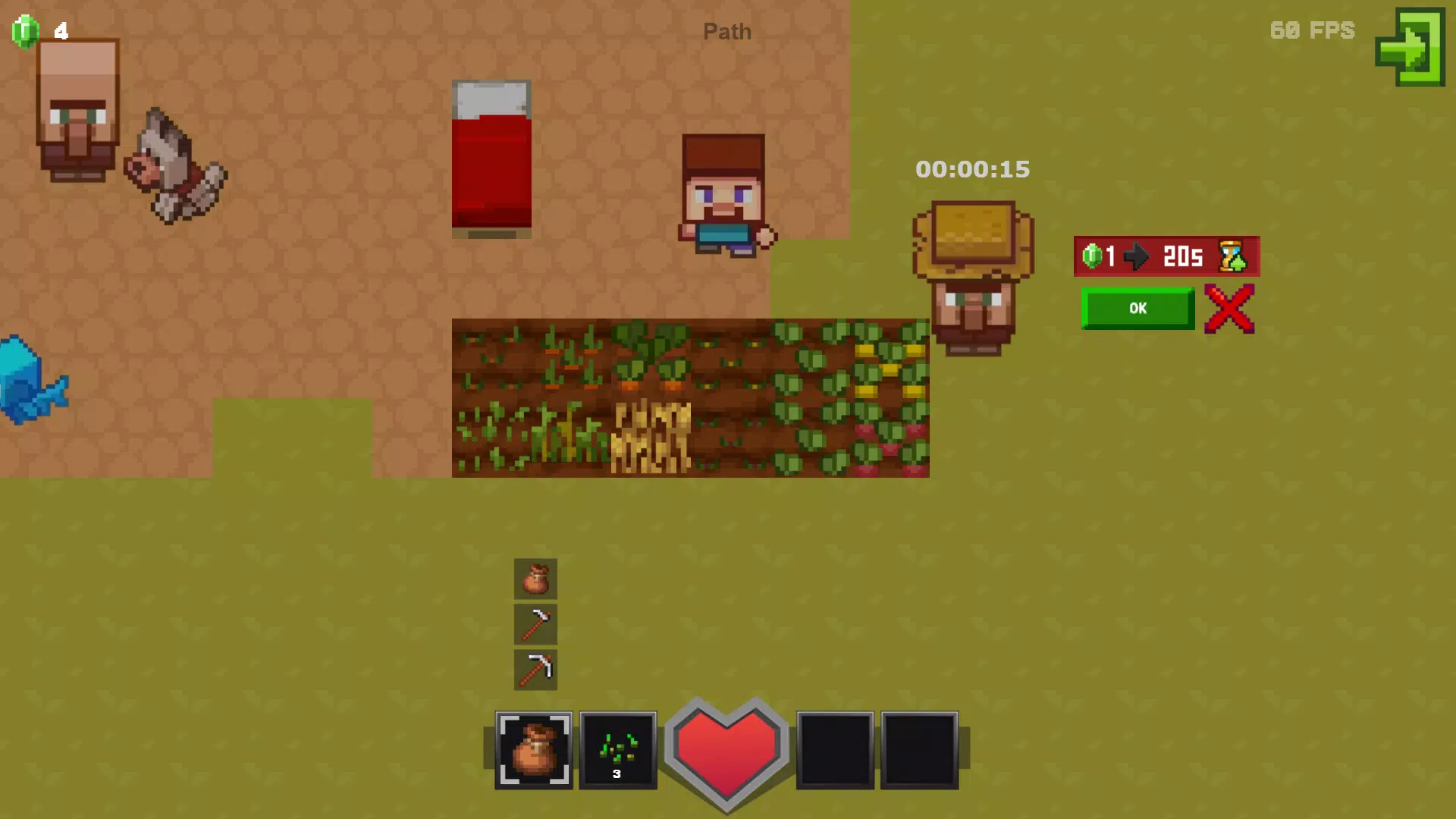Switch to the hoe tool option
Screen dimensions: 1456x819
click(535, 624)
